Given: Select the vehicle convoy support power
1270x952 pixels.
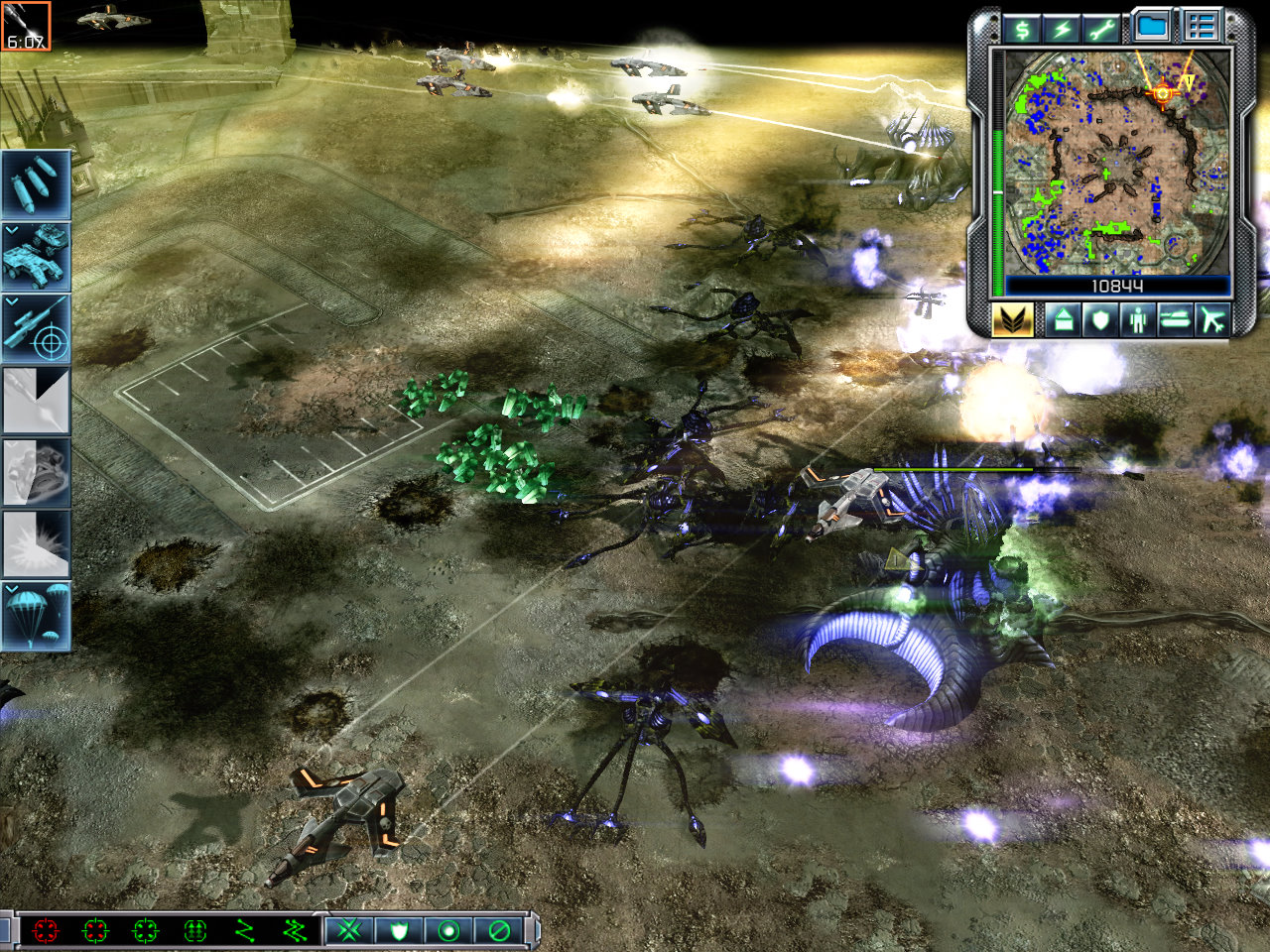Looking at the screenshot, I should 36,256.
